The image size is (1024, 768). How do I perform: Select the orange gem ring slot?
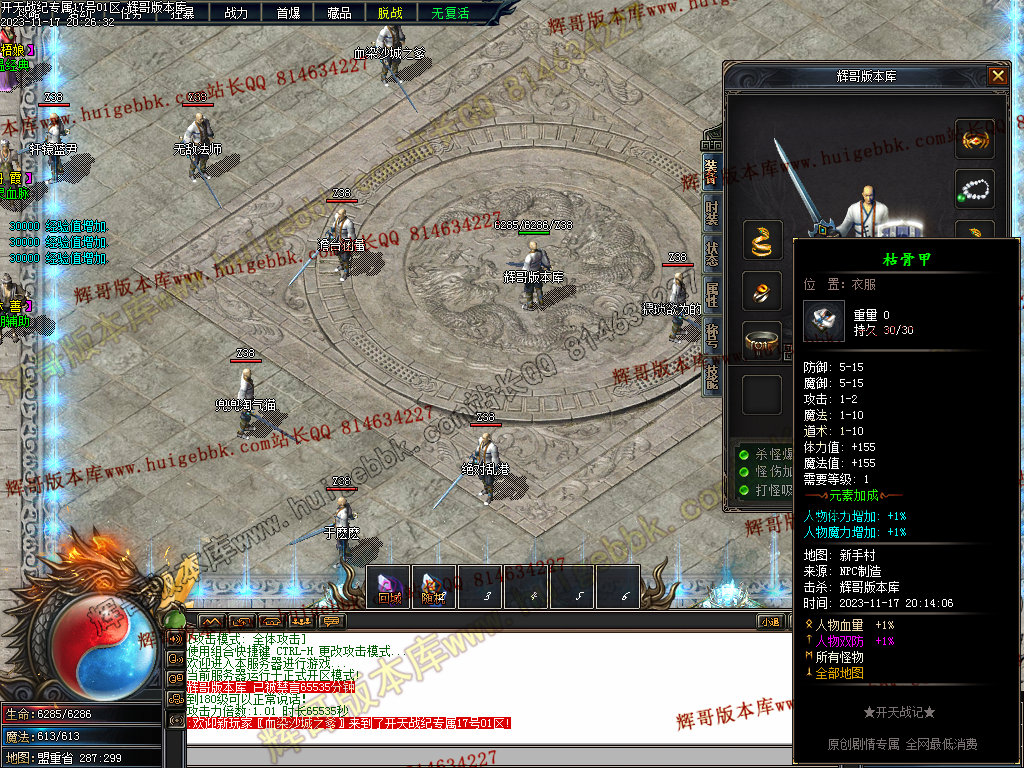(762, 291)
